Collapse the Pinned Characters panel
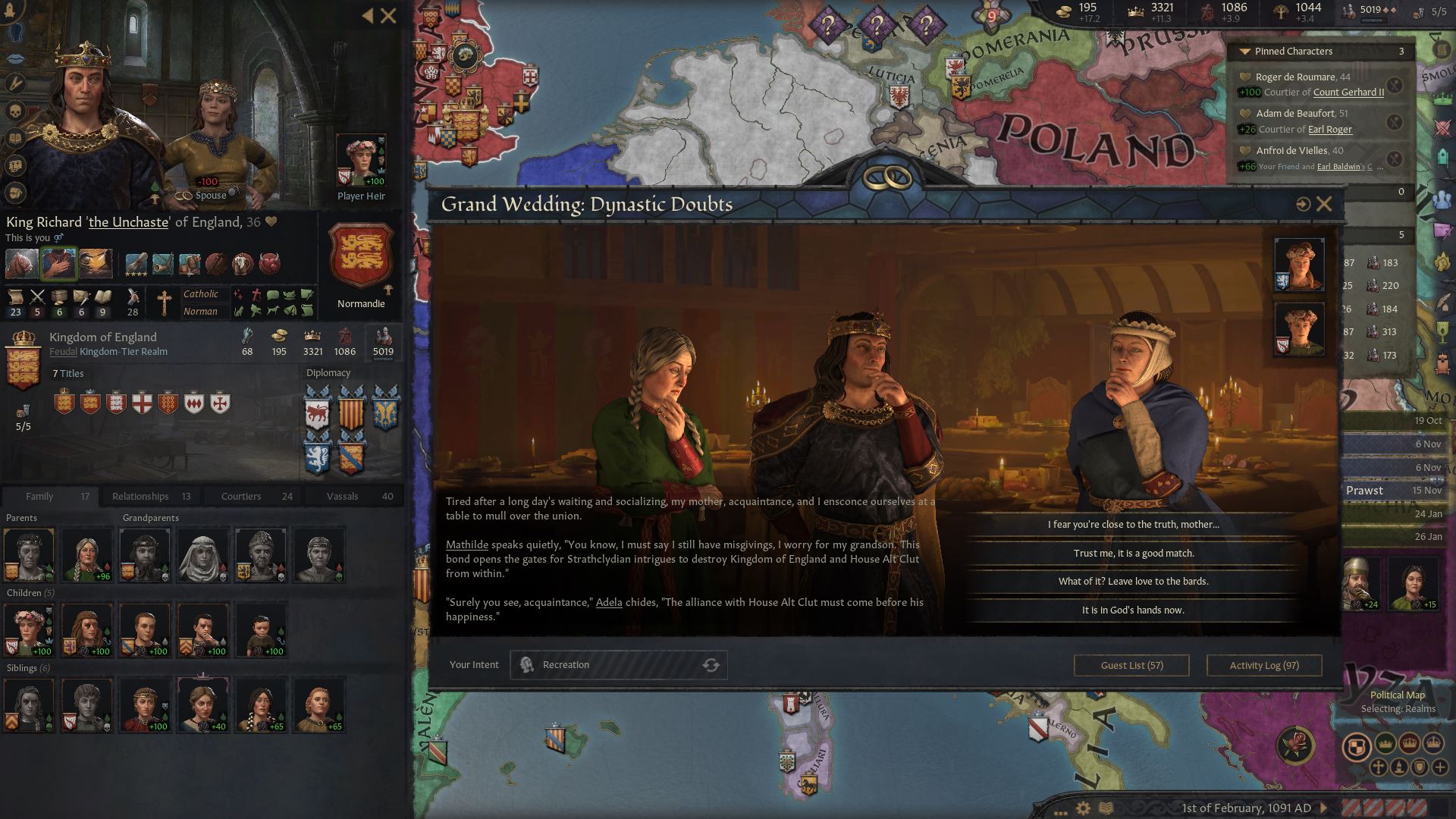 pos(1244,52)
